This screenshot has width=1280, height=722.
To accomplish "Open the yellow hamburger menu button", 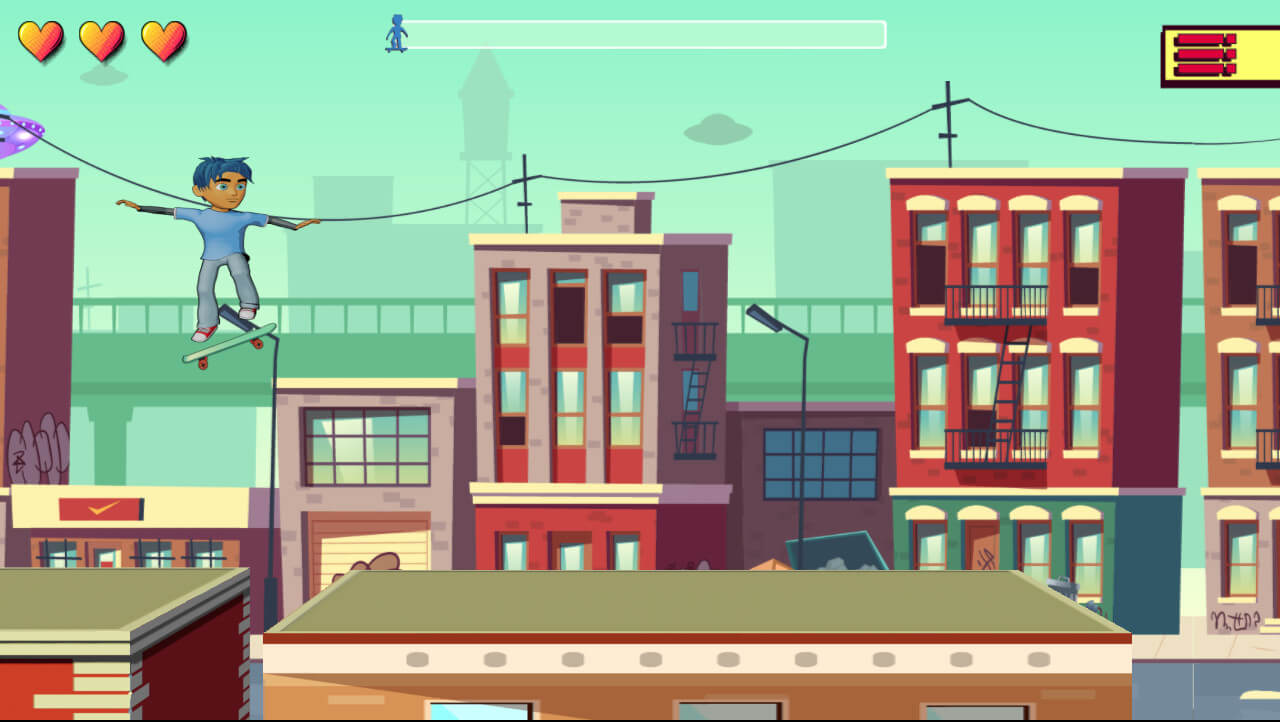I will [1218, 56].
